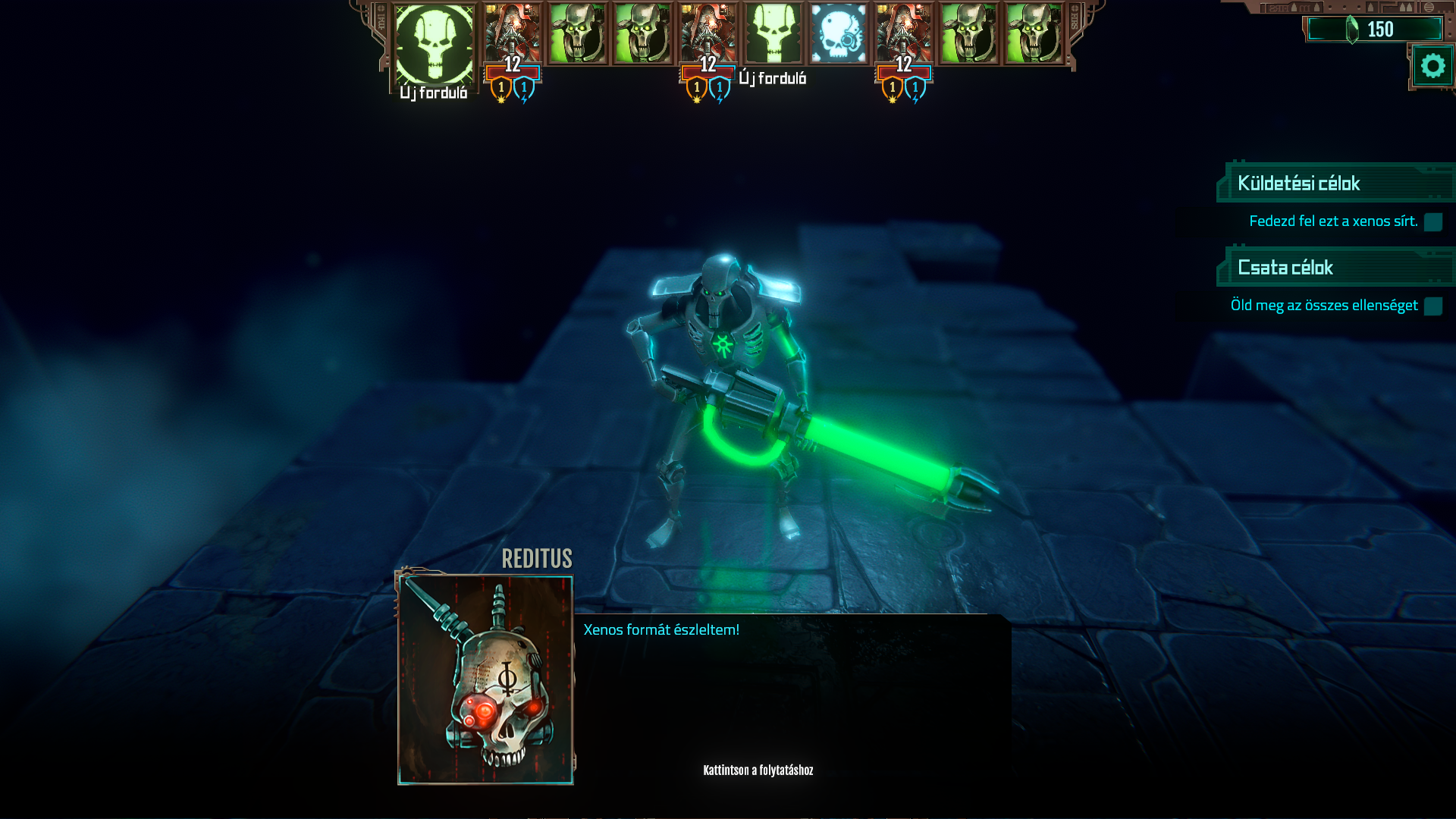1456x819 pixels.
Task: Select the 'Öld meg az összes ellenséget' objective
Action: (1324, 306)
